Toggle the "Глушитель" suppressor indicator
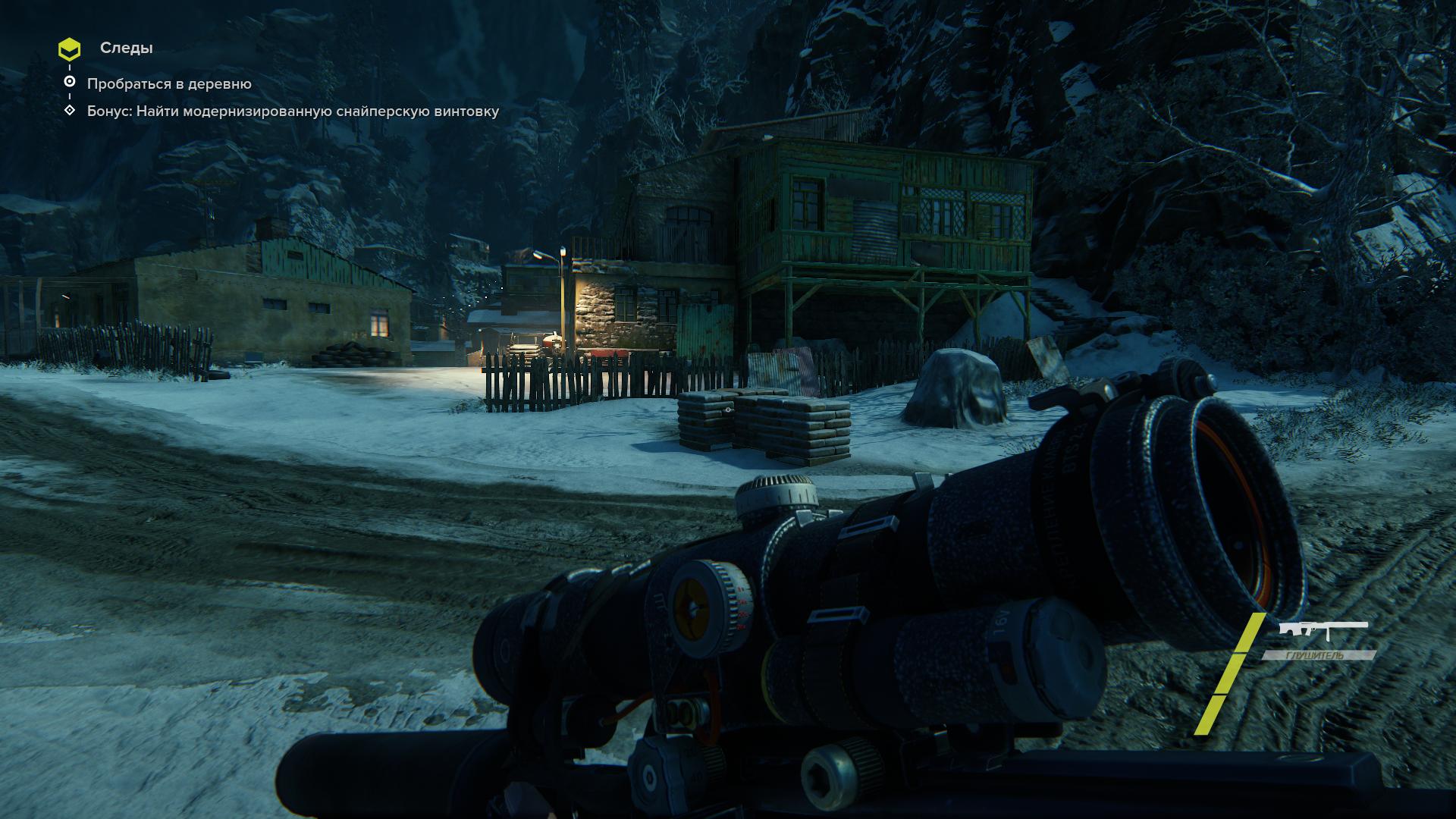This screenshot has width=1456, height=819. tap(1319, 655)
